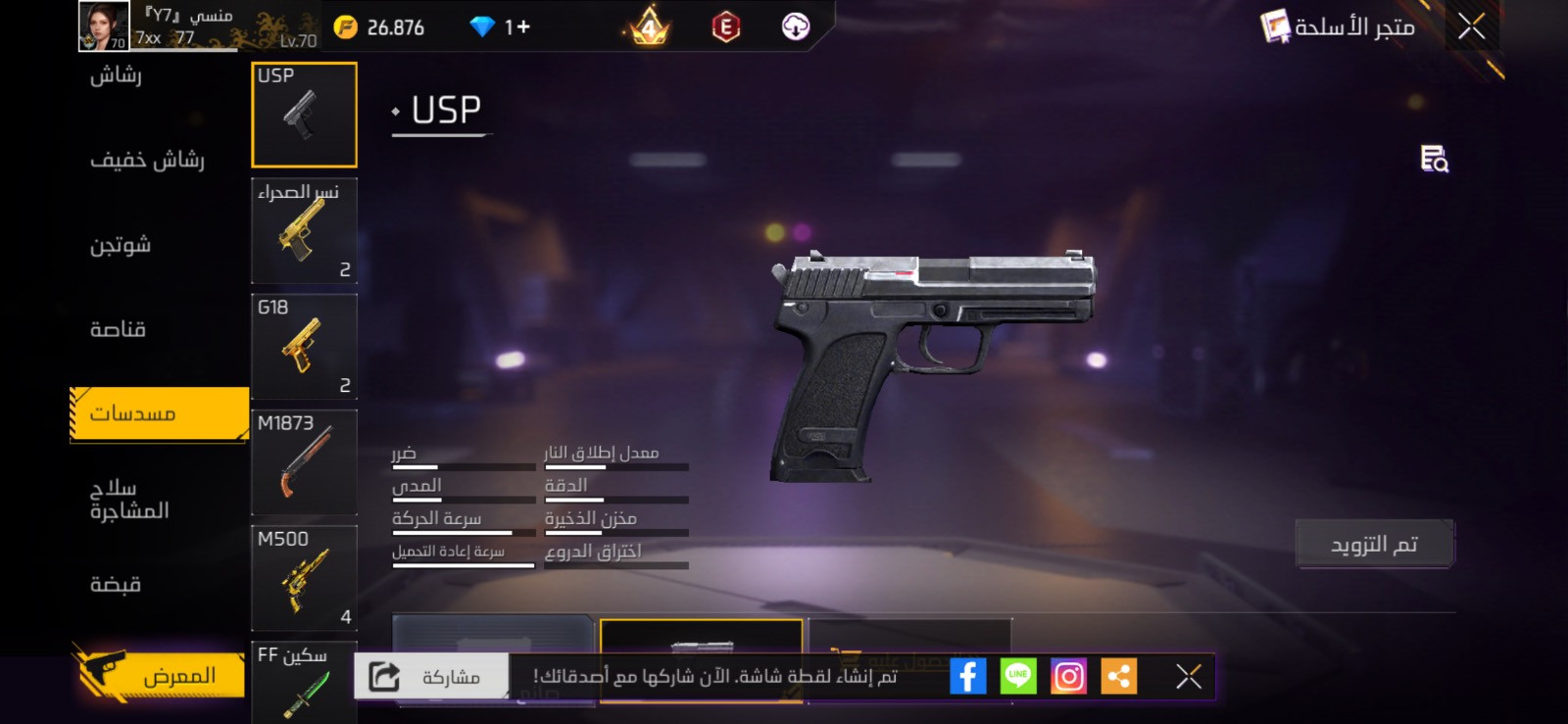Select the highlighted middle attachment slot
This screenshot has height=724, width=1568.
click(x=702, y=642)
